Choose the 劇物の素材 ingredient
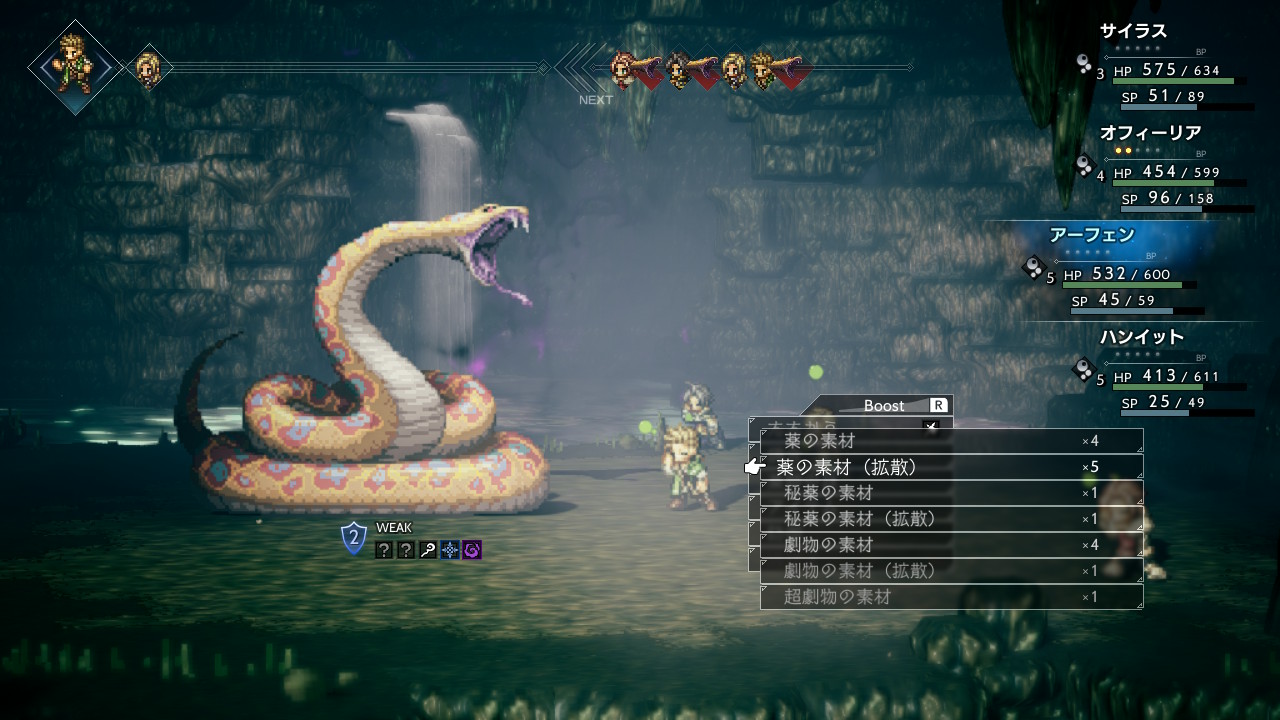Viewport: 1280px width, 720px height. [950, 545]
